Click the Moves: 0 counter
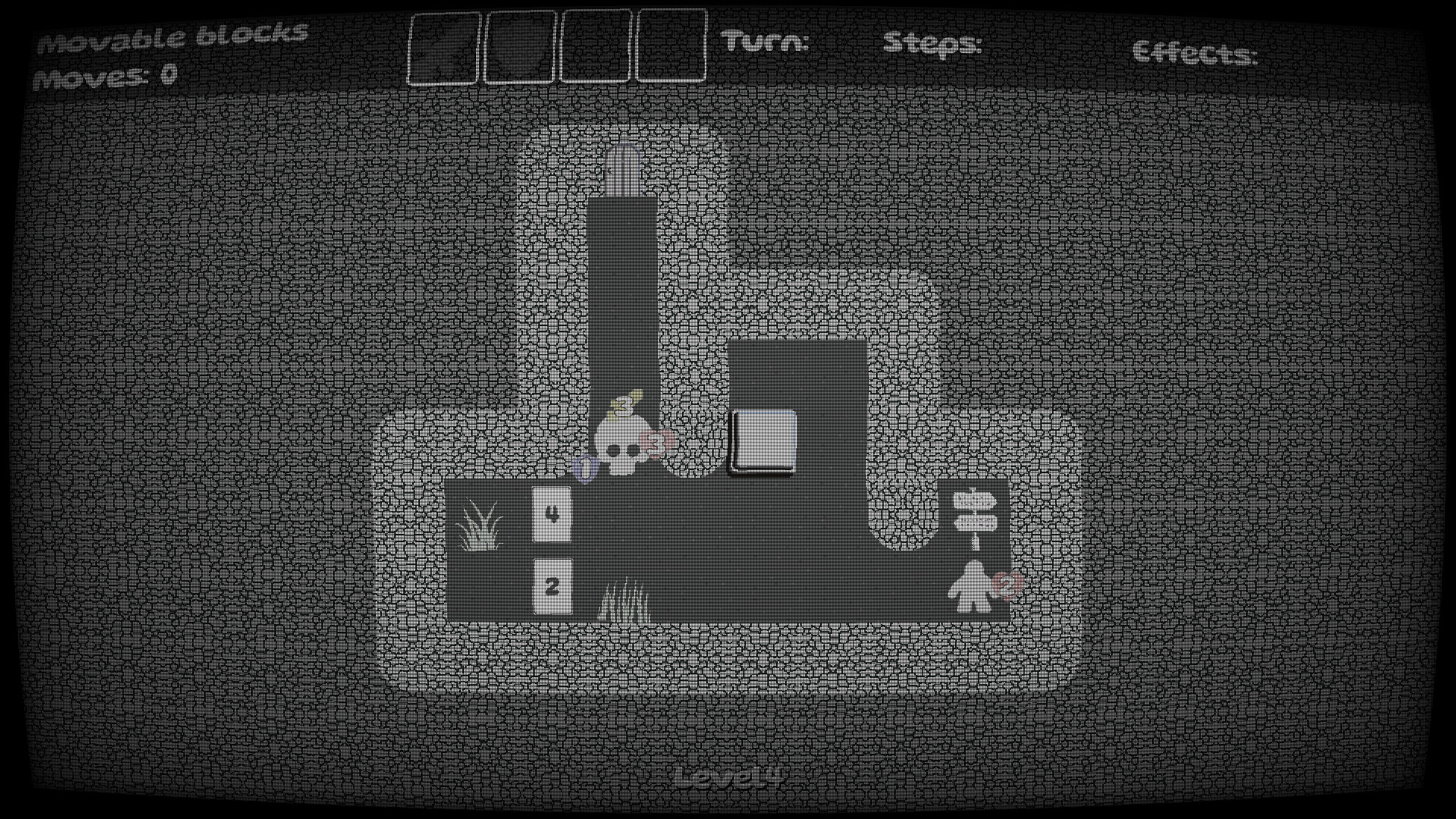This screenshot has height=819, width=1456. [109, 74]
